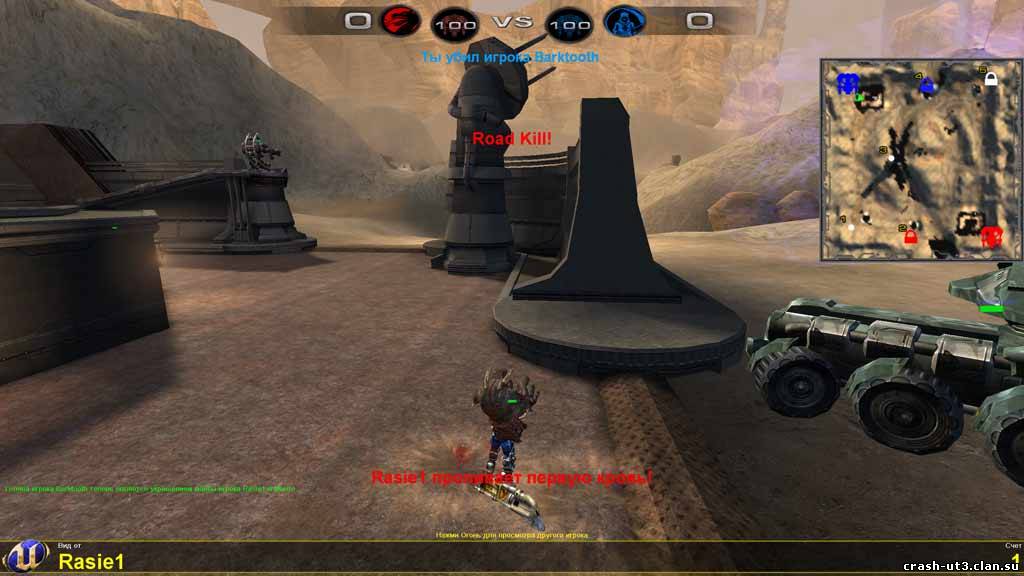Viewport: 1024px width, 576px height.
Task: Click the red locked node marker
Action: coord(910,236)
